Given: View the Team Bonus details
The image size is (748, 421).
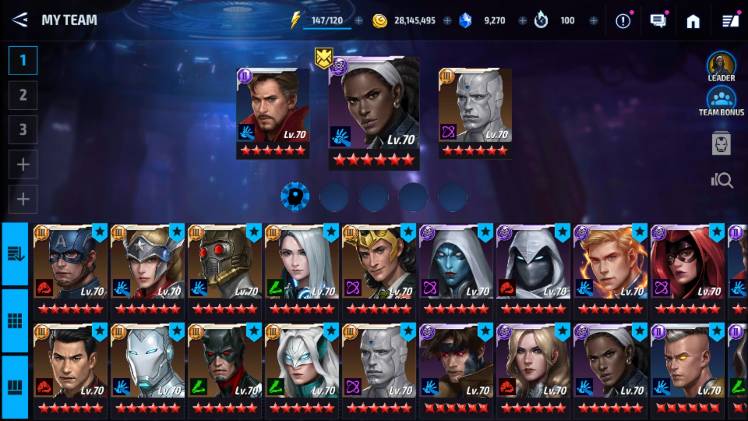Looking at the screenshot, I should pos(721,101).
